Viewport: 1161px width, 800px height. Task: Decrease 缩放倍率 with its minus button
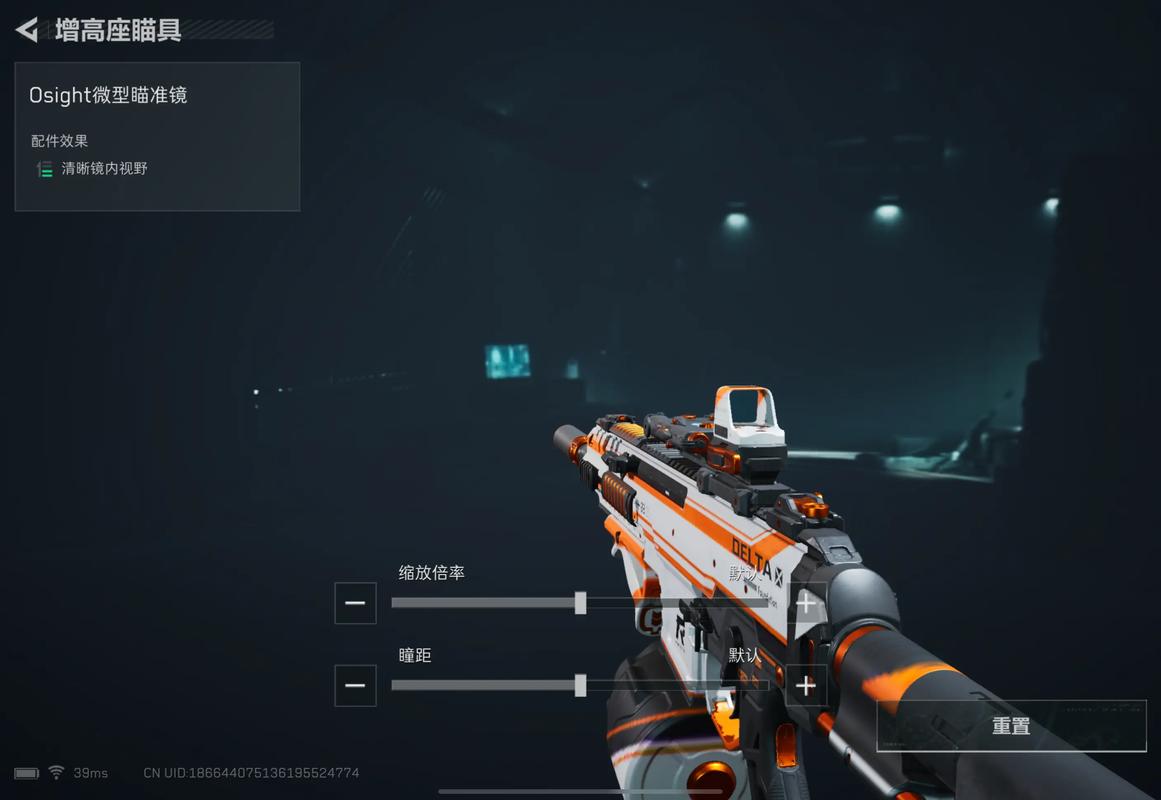[x=355, y=603]
